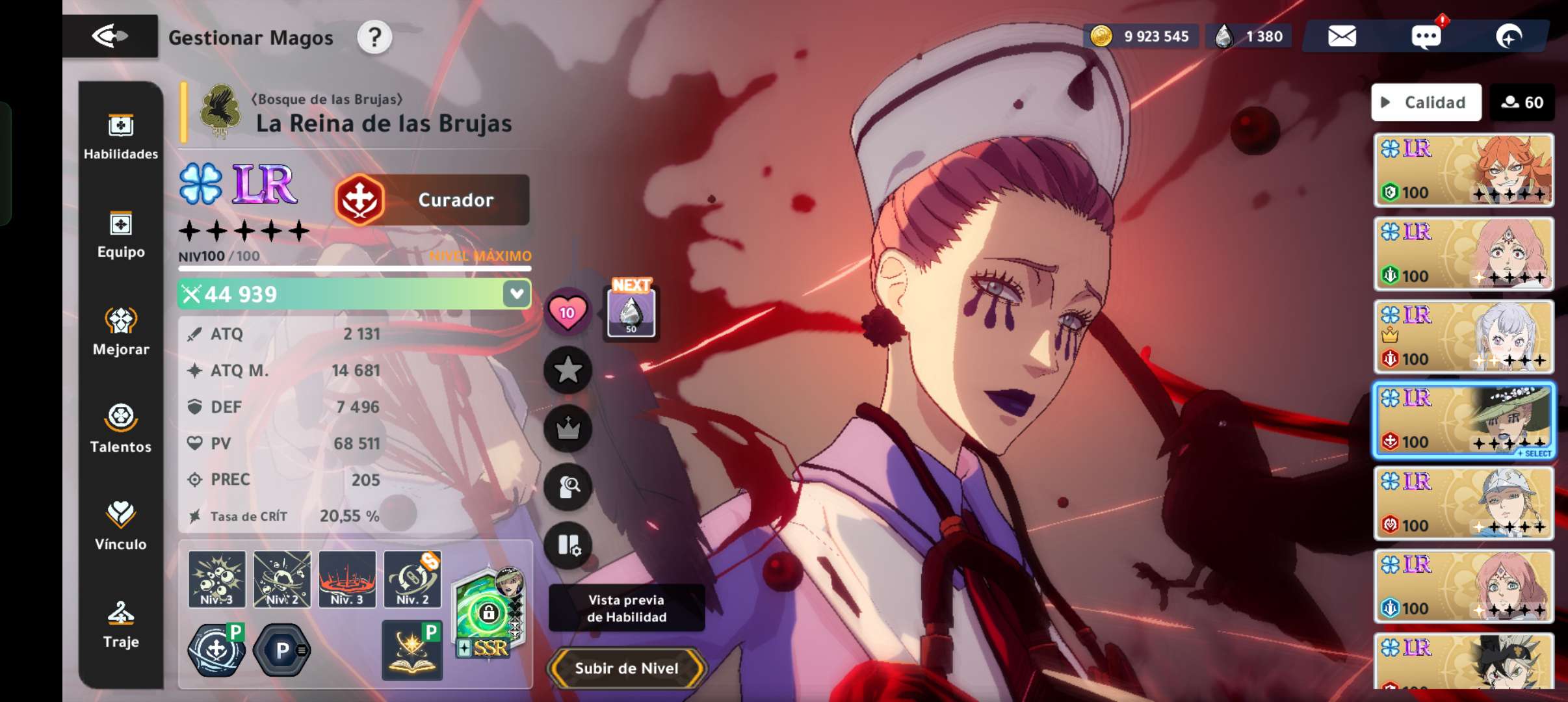Viewport: 1568px width, 702px height.
Task: Go back with the arrow button
Action: point(109,36)
